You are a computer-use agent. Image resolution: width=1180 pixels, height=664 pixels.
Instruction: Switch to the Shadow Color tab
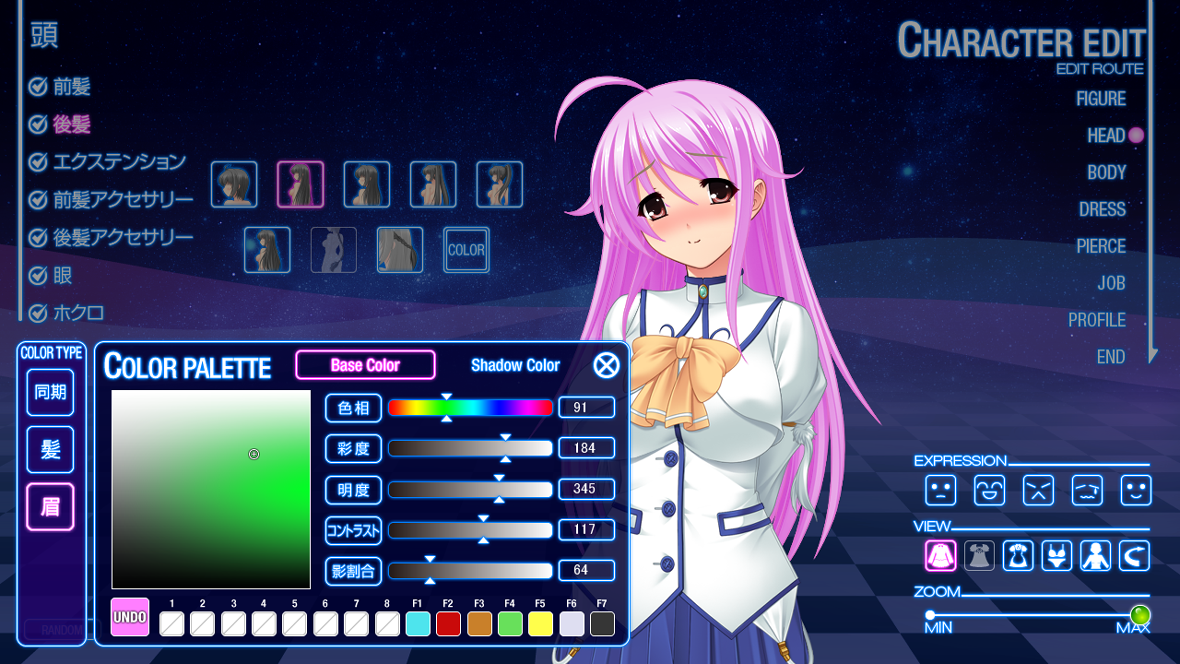(x=515, y=365)
